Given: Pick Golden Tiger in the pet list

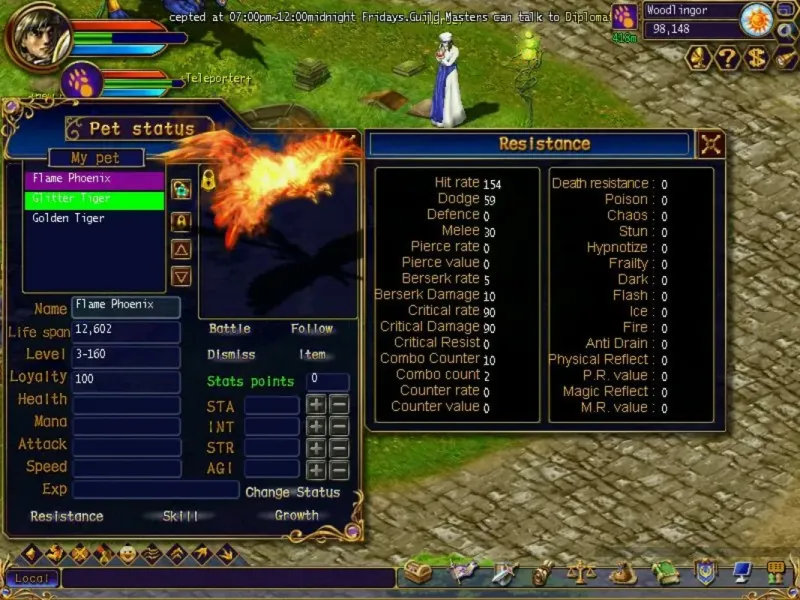Looking at the screenshot, I should pyautogui.click(x=94, y=218).
